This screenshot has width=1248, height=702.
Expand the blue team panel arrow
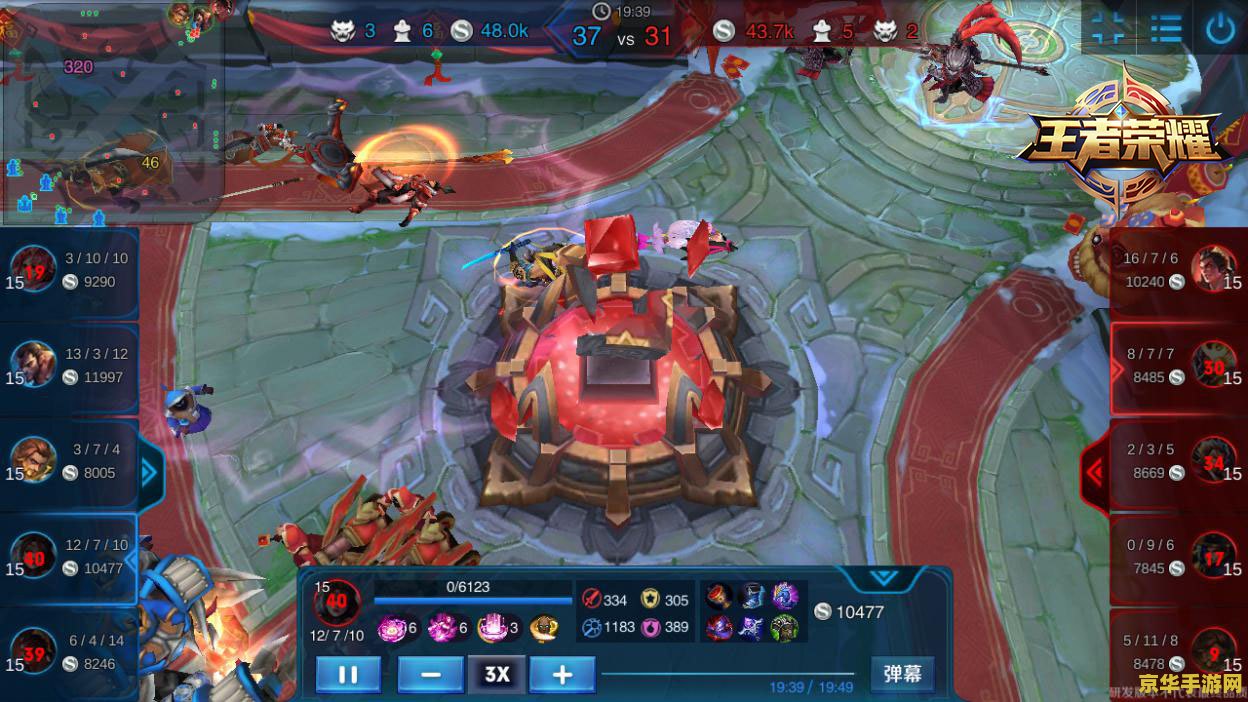click(151, 471)
